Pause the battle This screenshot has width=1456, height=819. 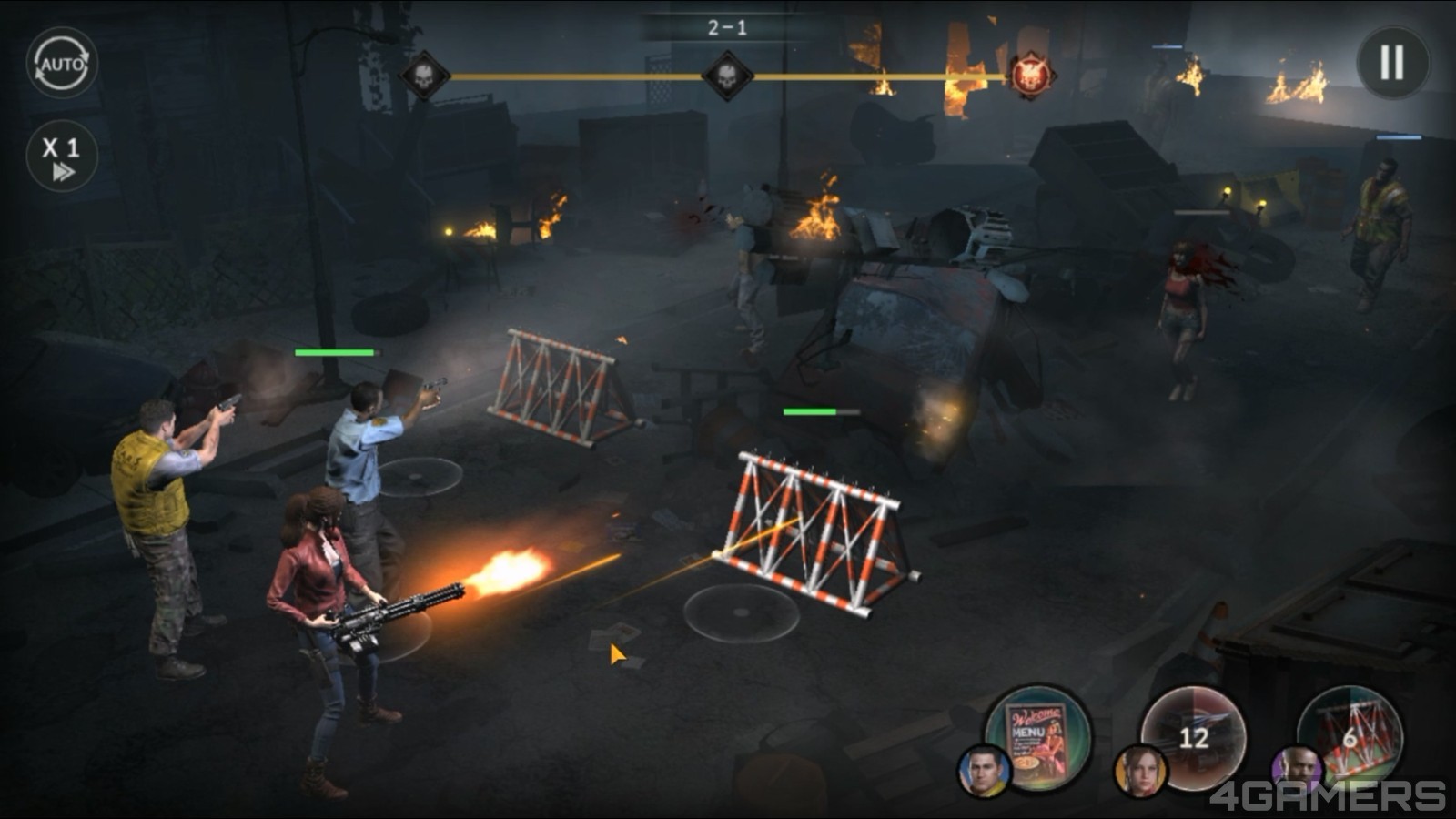1392,63
